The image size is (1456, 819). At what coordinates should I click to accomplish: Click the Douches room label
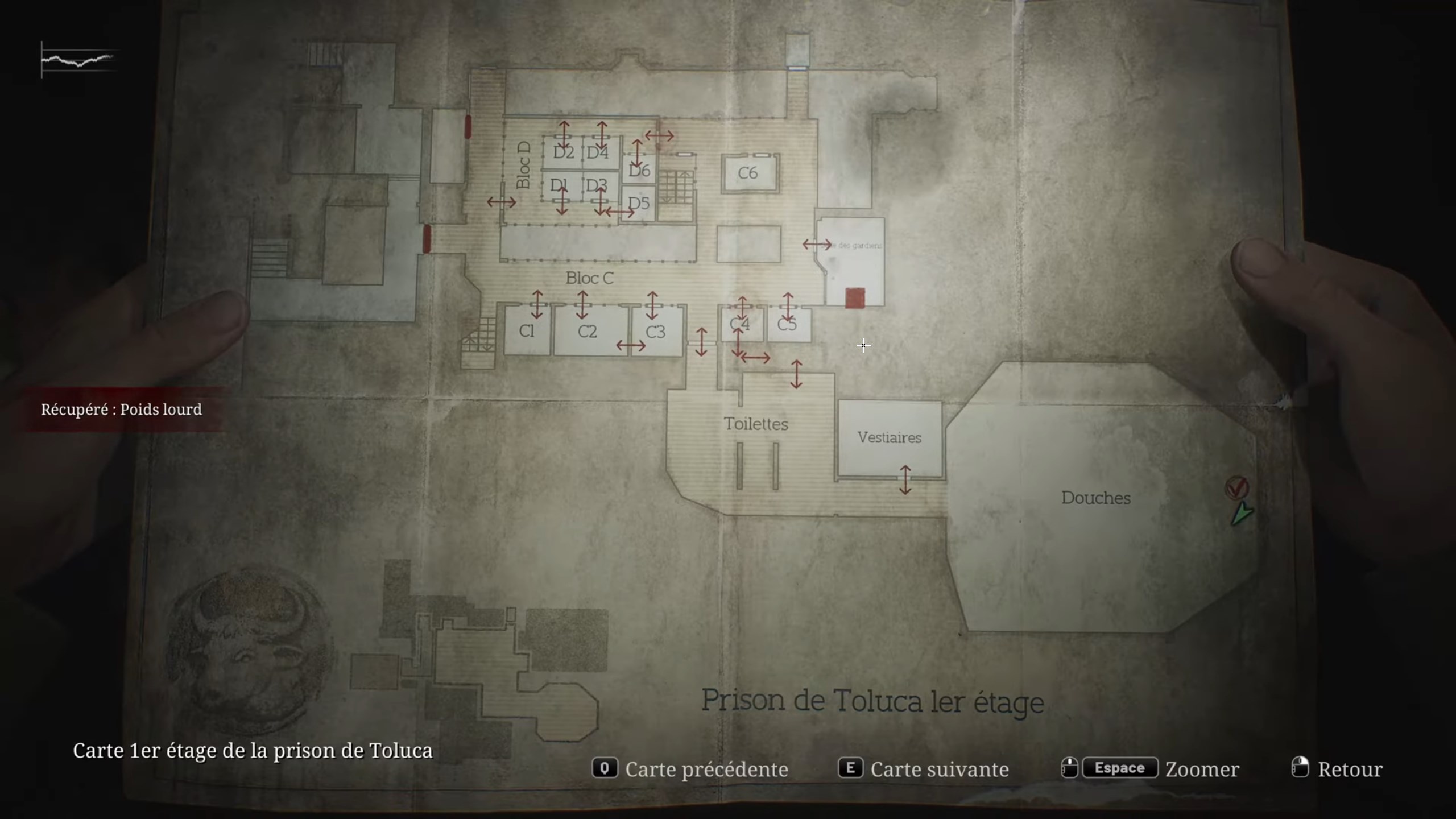pos(1096,498)
